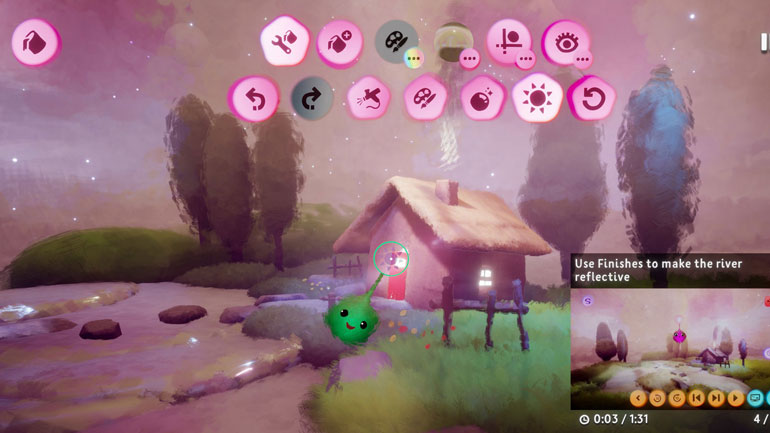Viewport: 770px width, 433px height.
Task: Open the grey palette and brush options
Action: point(396,43)
